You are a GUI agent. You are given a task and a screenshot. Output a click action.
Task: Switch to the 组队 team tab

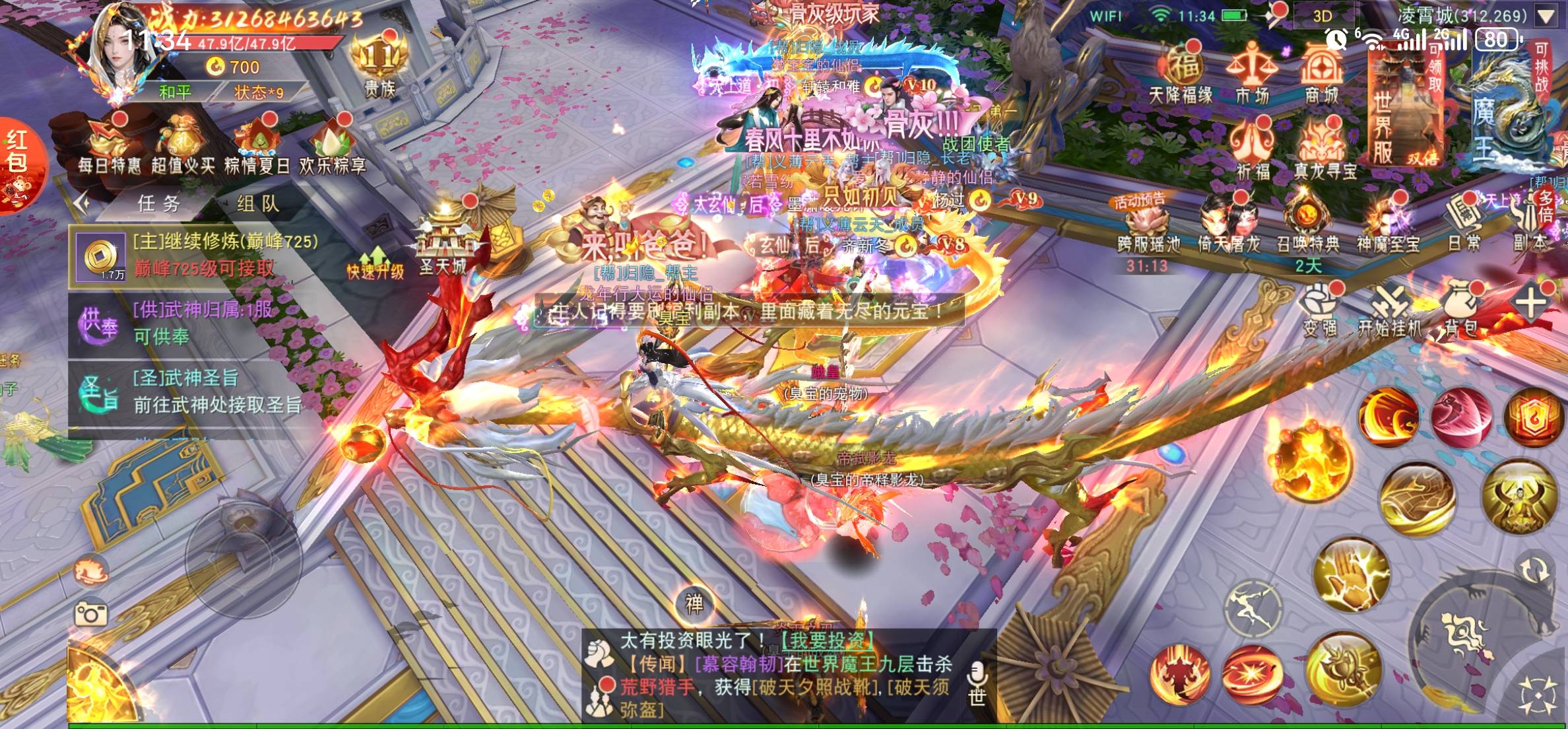coord(258,204)
